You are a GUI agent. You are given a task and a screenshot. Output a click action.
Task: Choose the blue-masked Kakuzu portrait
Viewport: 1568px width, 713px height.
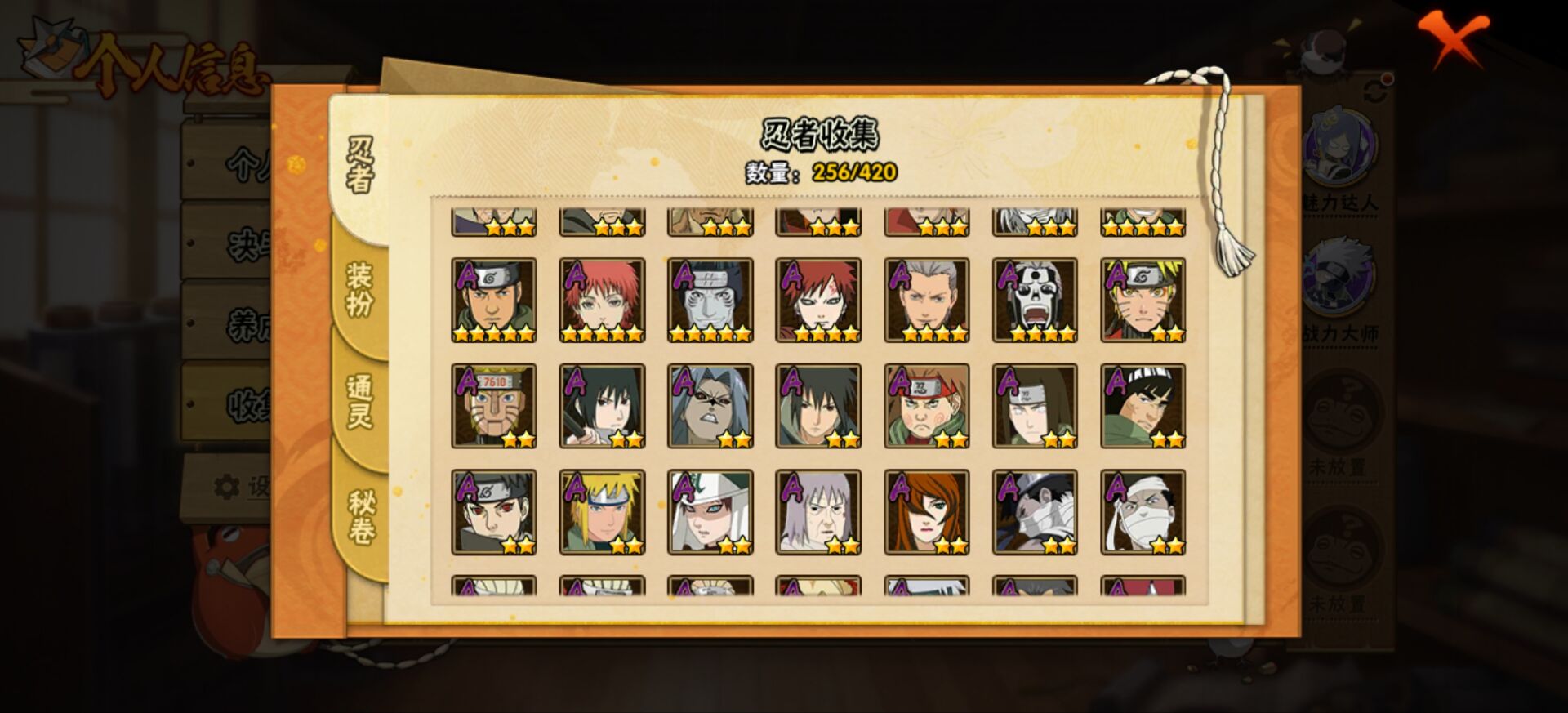tap(710, 300)
